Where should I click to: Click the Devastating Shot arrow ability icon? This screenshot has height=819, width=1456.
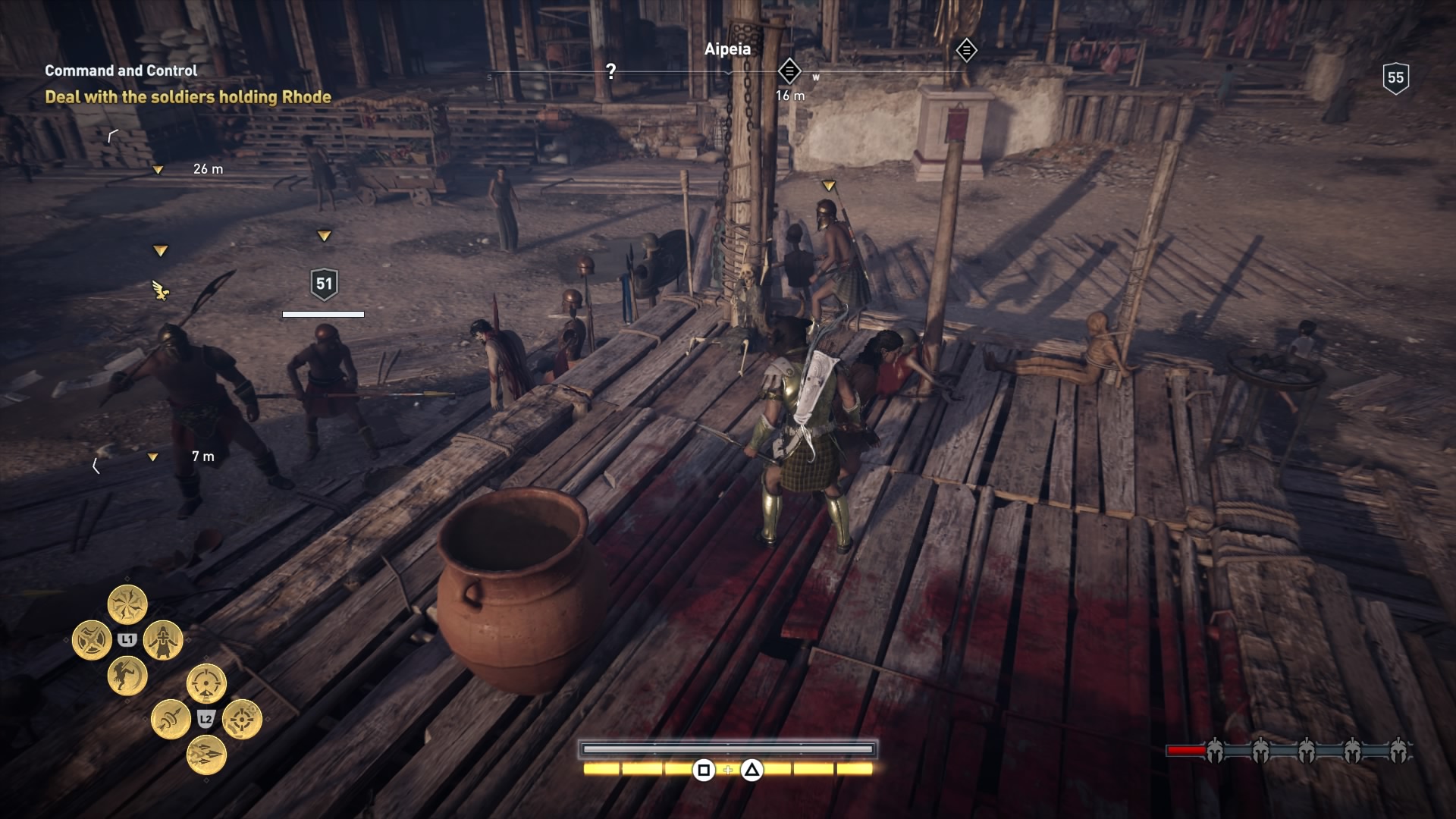tap(170, 720)
